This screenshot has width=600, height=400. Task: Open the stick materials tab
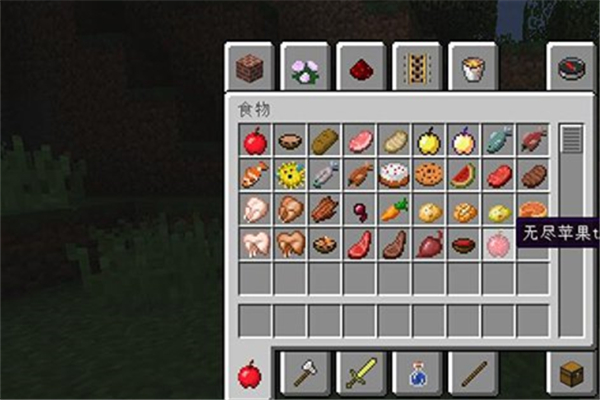coord(473,373)
